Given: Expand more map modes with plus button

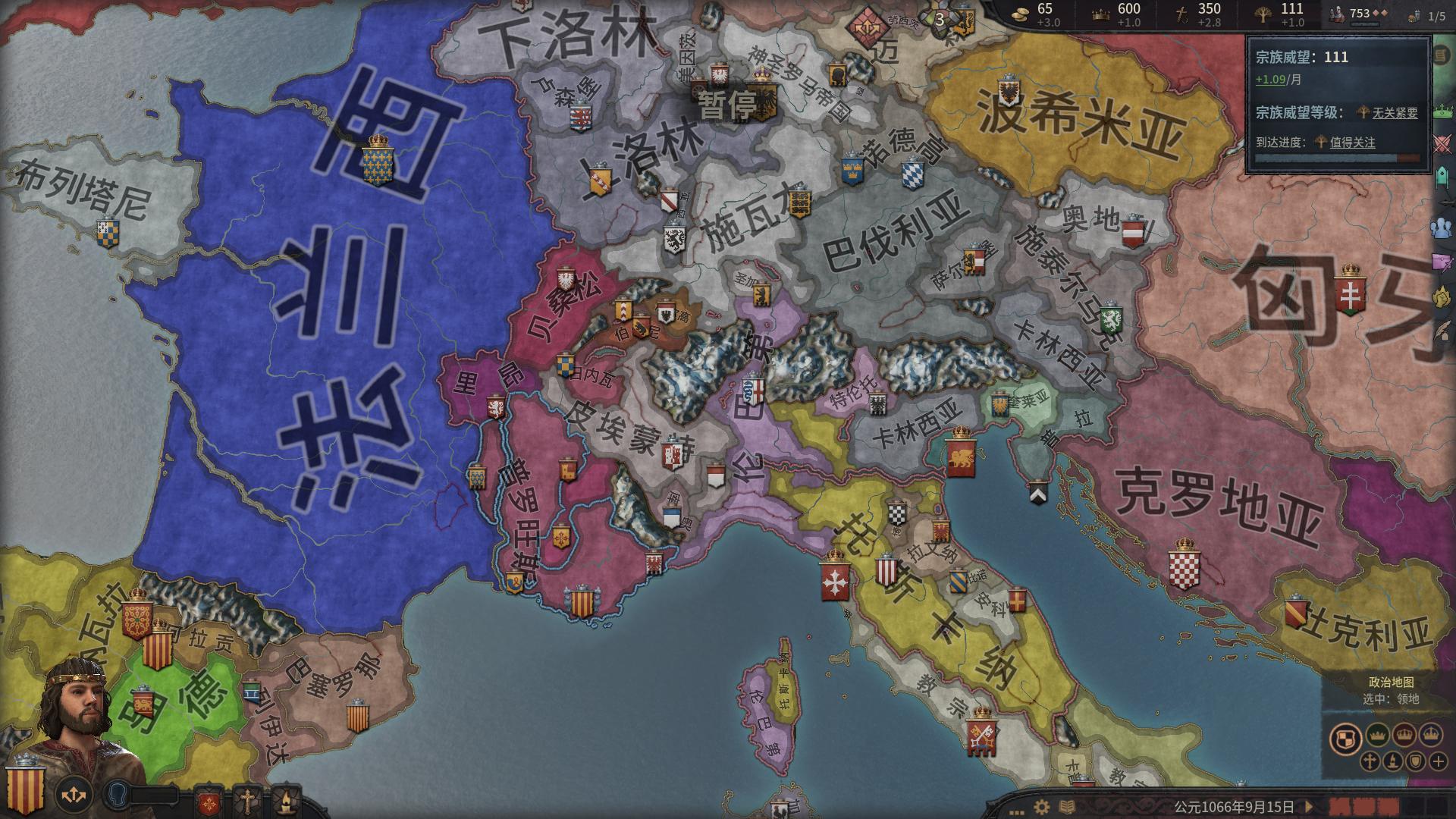Looking at the screenshot, I should click(x=1438, y=762).
